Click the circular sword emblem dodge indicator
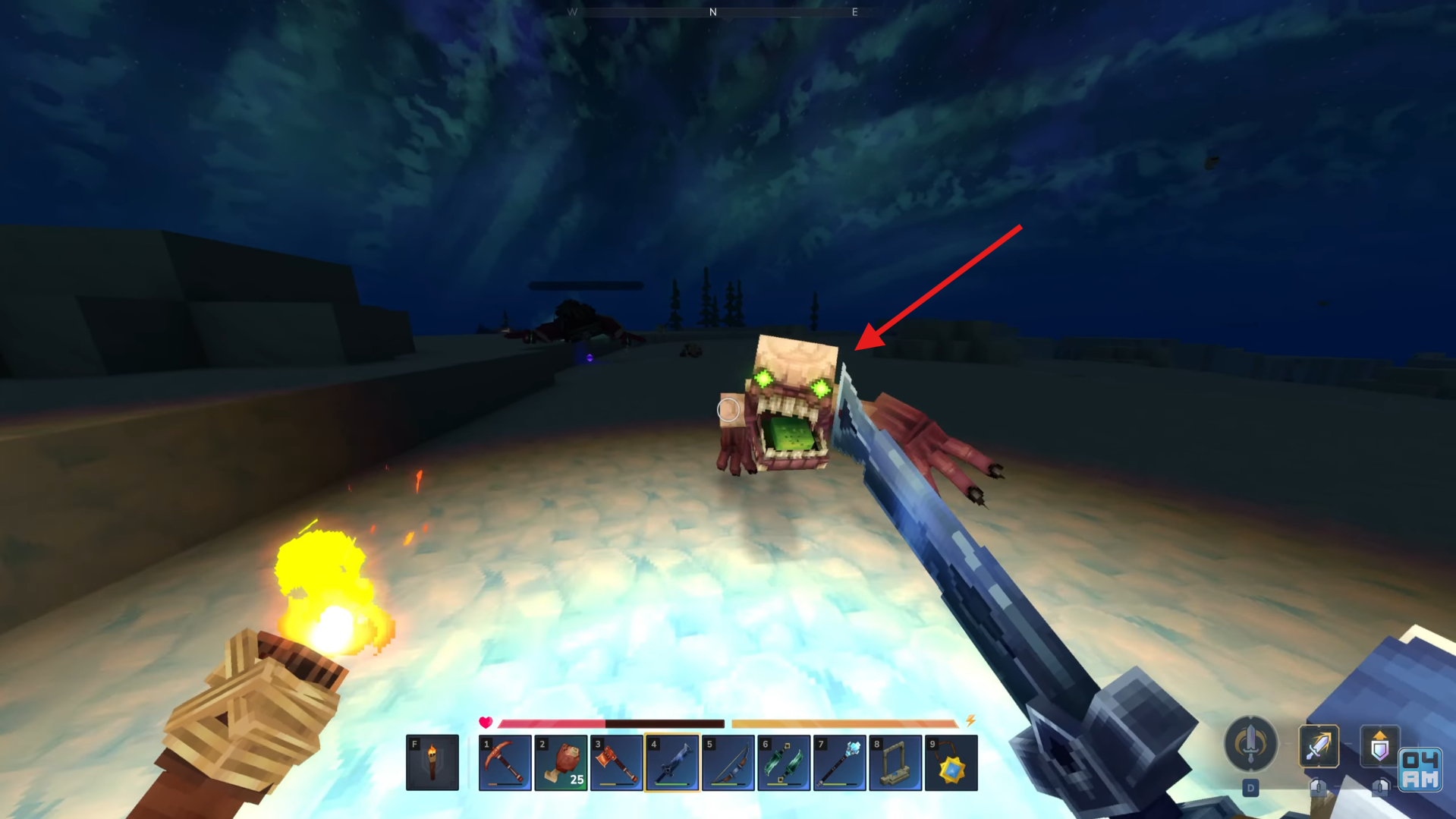Image resolution: width=1456 pixels, height=819 pixels. 1250,744
